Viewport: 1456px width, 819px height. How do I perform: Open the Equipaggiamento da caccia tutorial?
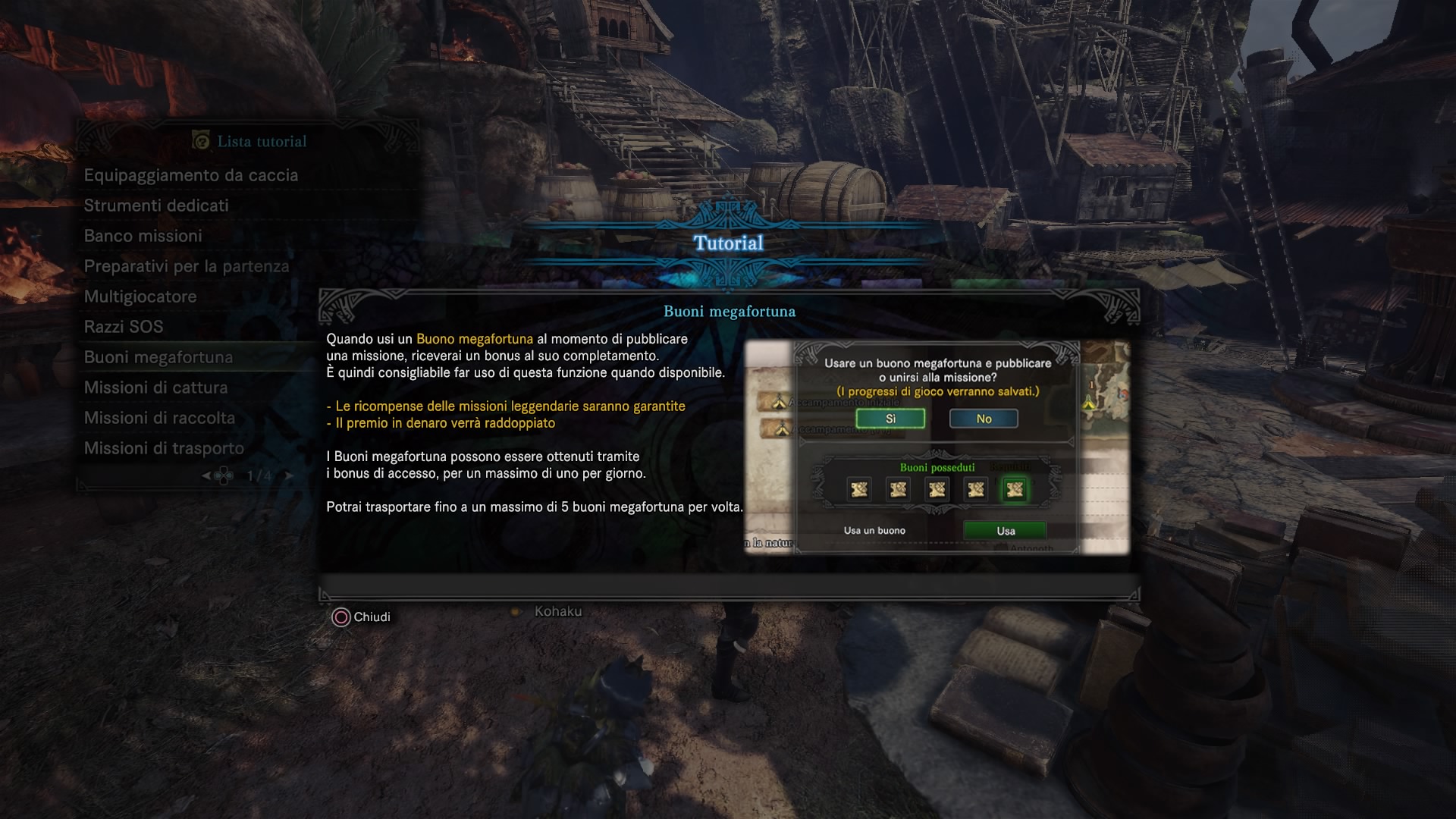191,175
